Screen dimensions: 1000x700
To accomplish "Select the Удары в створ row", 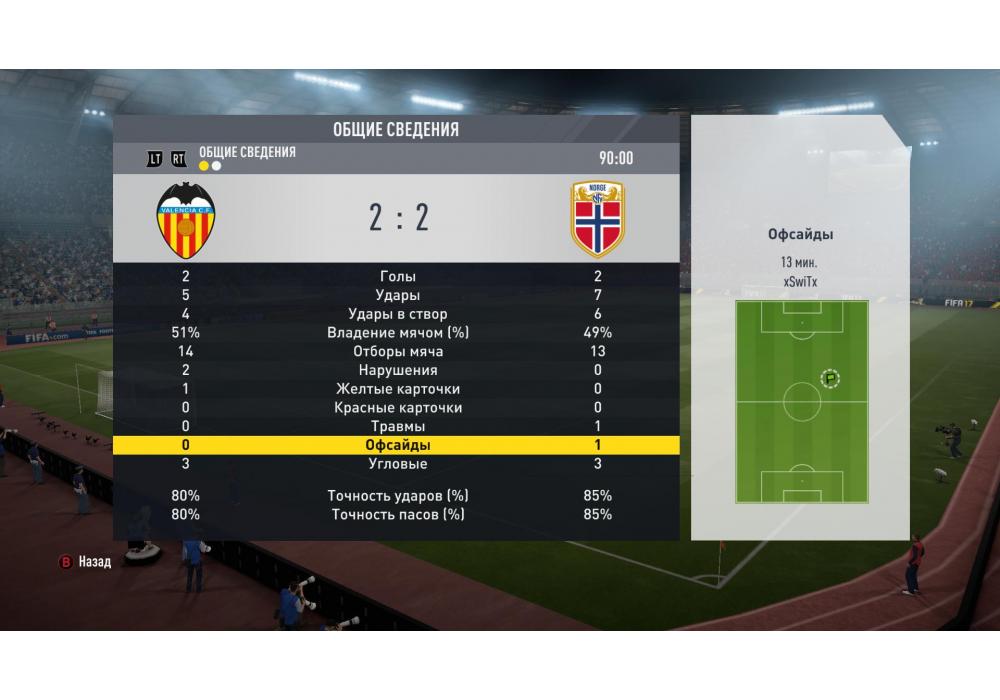I will point(397,315).
